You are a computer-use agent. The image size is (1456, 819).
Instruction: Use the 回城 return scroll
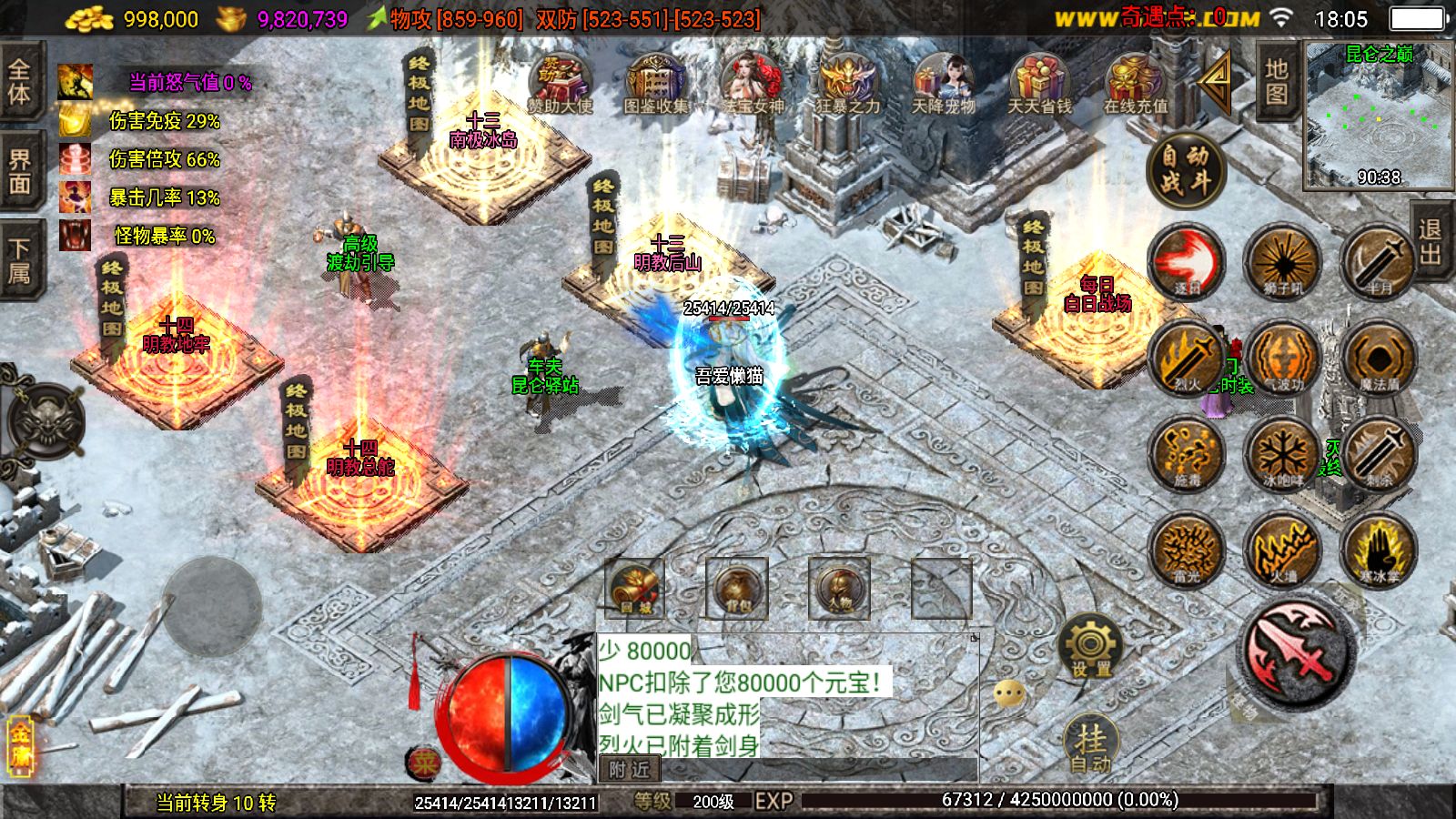point(635,588)
